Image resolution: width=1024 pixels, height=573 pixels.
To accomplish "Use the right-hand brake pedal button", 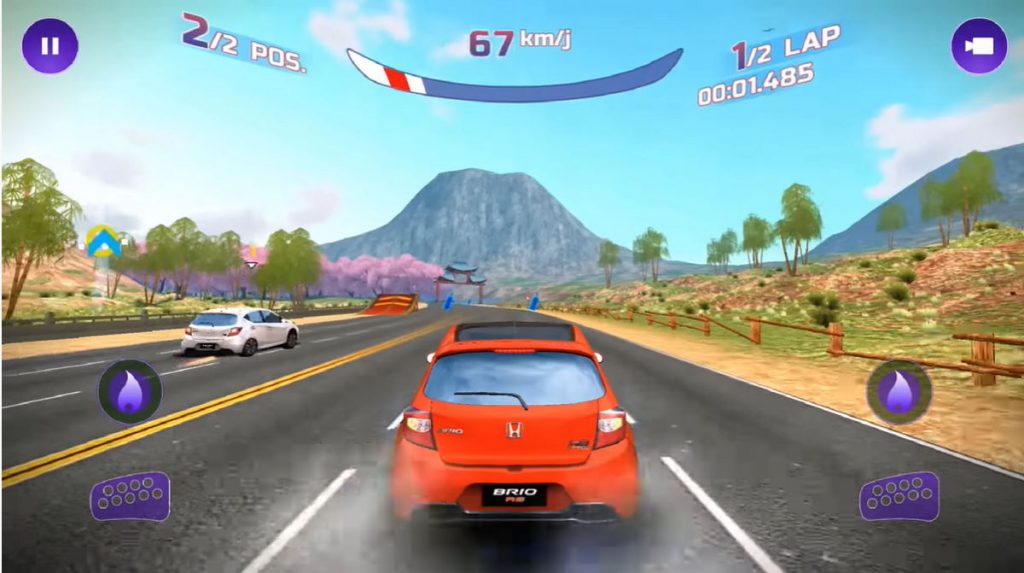I will [x=899, y=496].
